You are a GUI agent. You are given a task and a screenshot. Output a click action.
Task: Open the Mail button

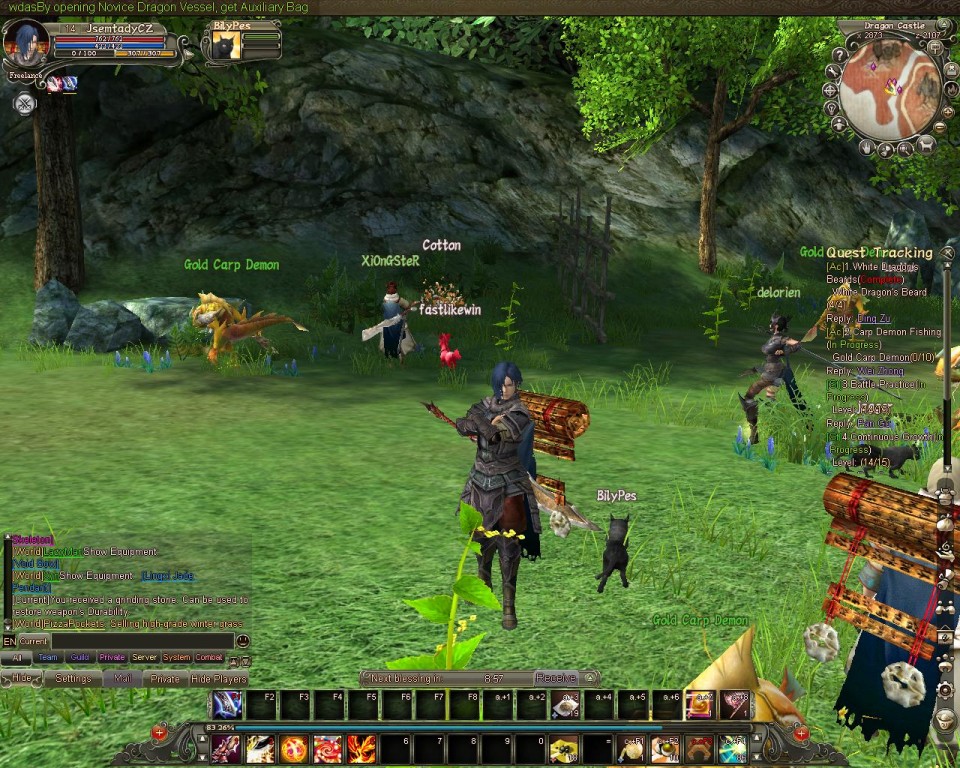point(122,679)
